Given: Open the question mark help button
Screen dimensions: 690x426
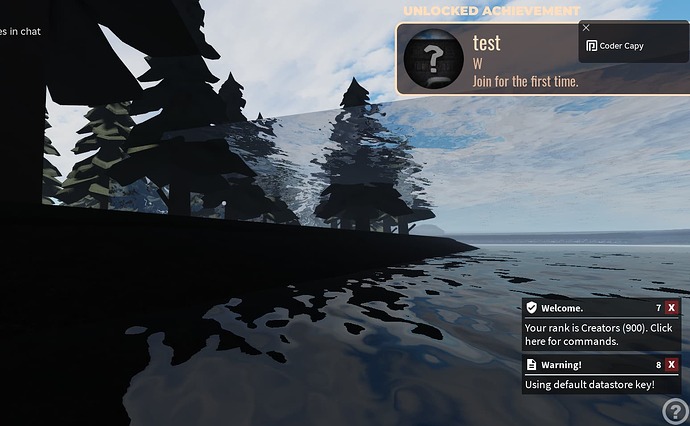Looking at the screenshot, I should coord(674,410).
